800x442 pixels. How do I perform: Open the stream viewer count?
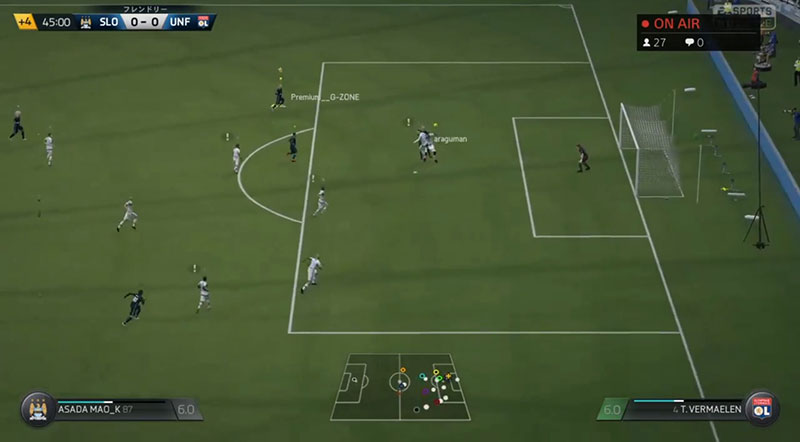coord(658,42)
